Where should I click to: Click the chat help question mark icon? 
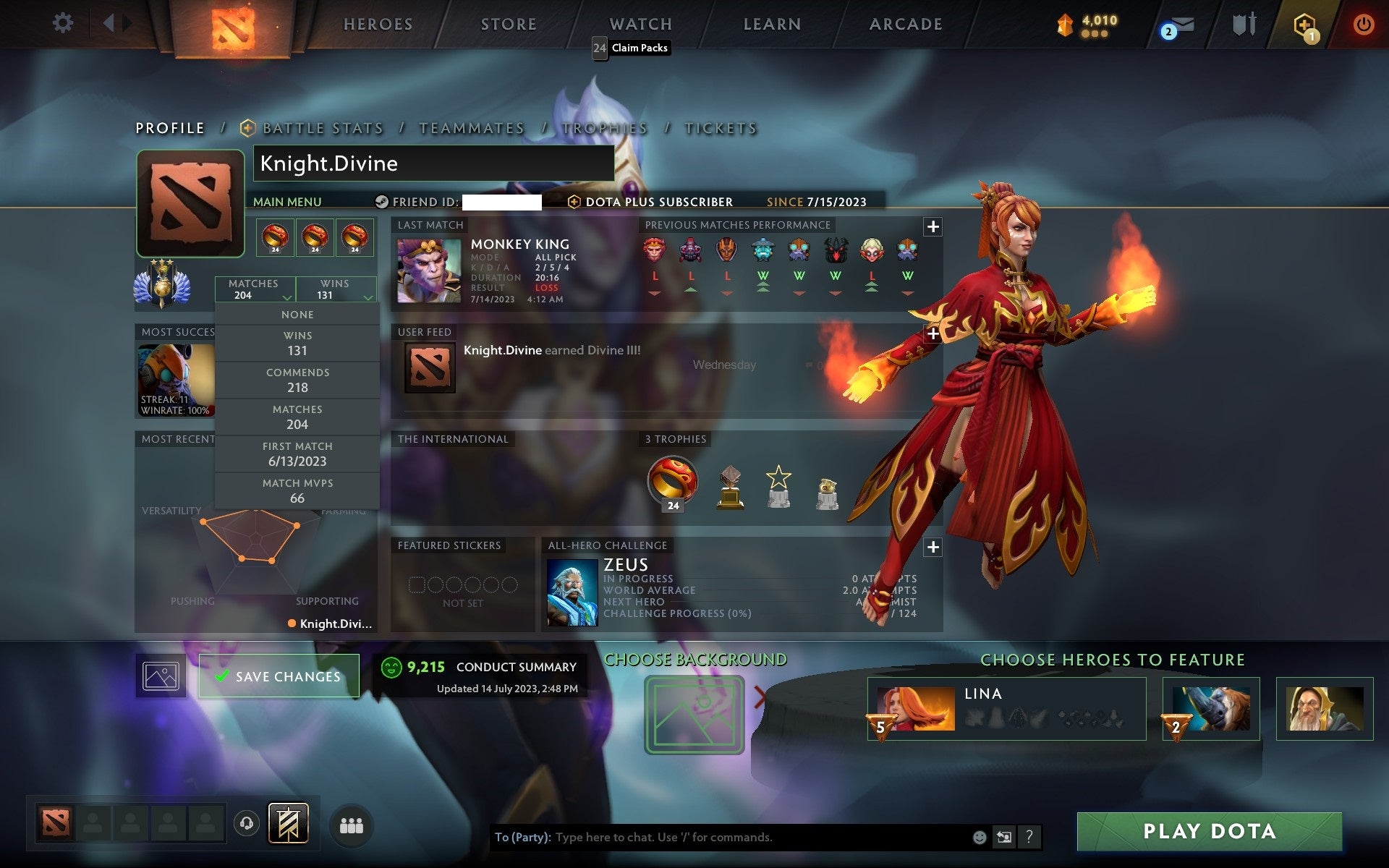[1029, 837]
